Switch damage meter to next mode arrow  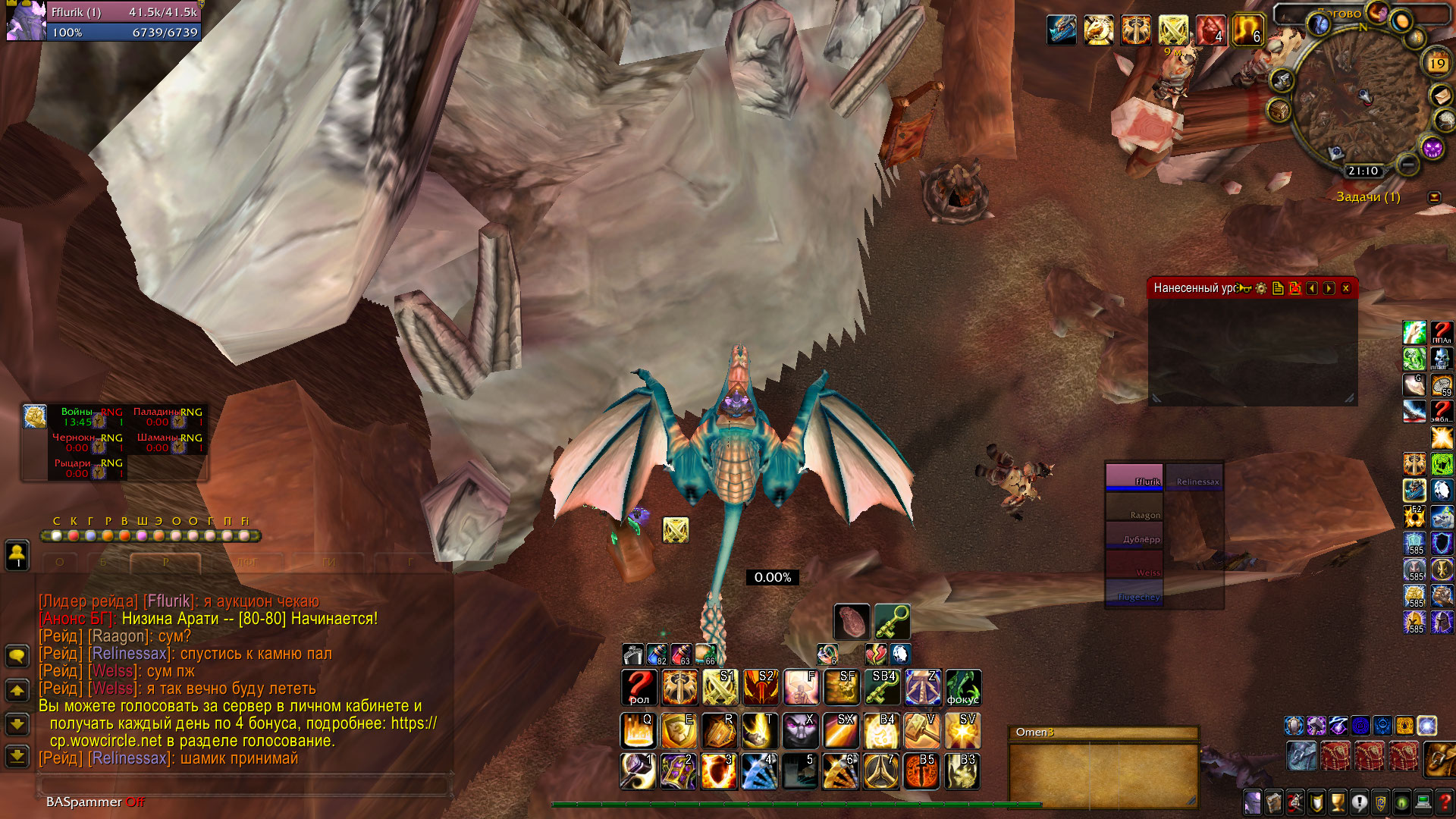pos(1329,288)
